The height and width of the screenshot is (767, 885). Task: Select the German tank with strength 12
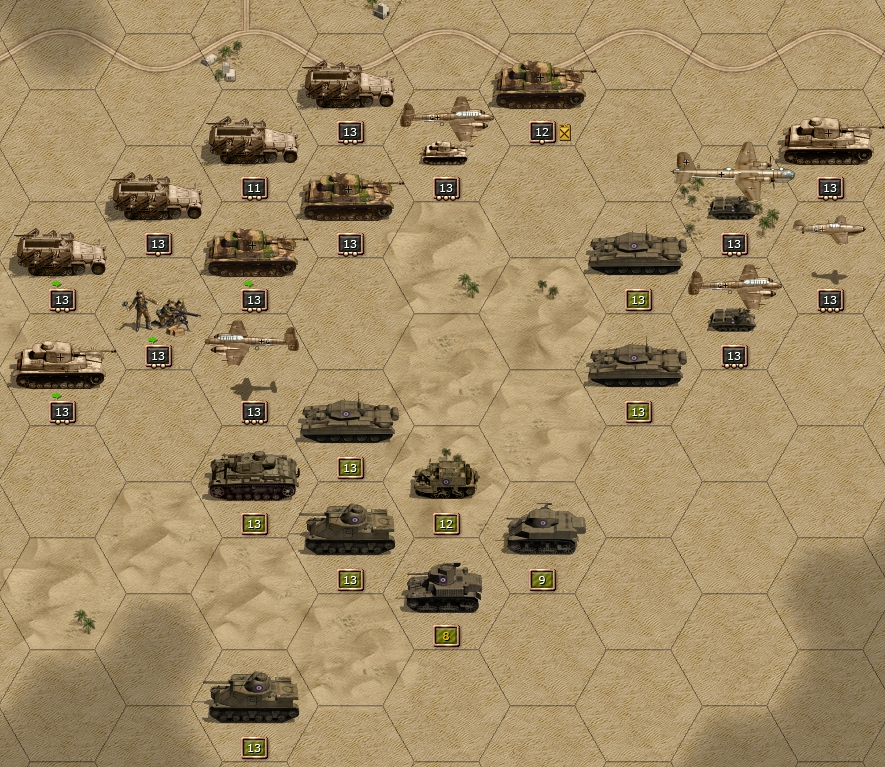[540, 85]
